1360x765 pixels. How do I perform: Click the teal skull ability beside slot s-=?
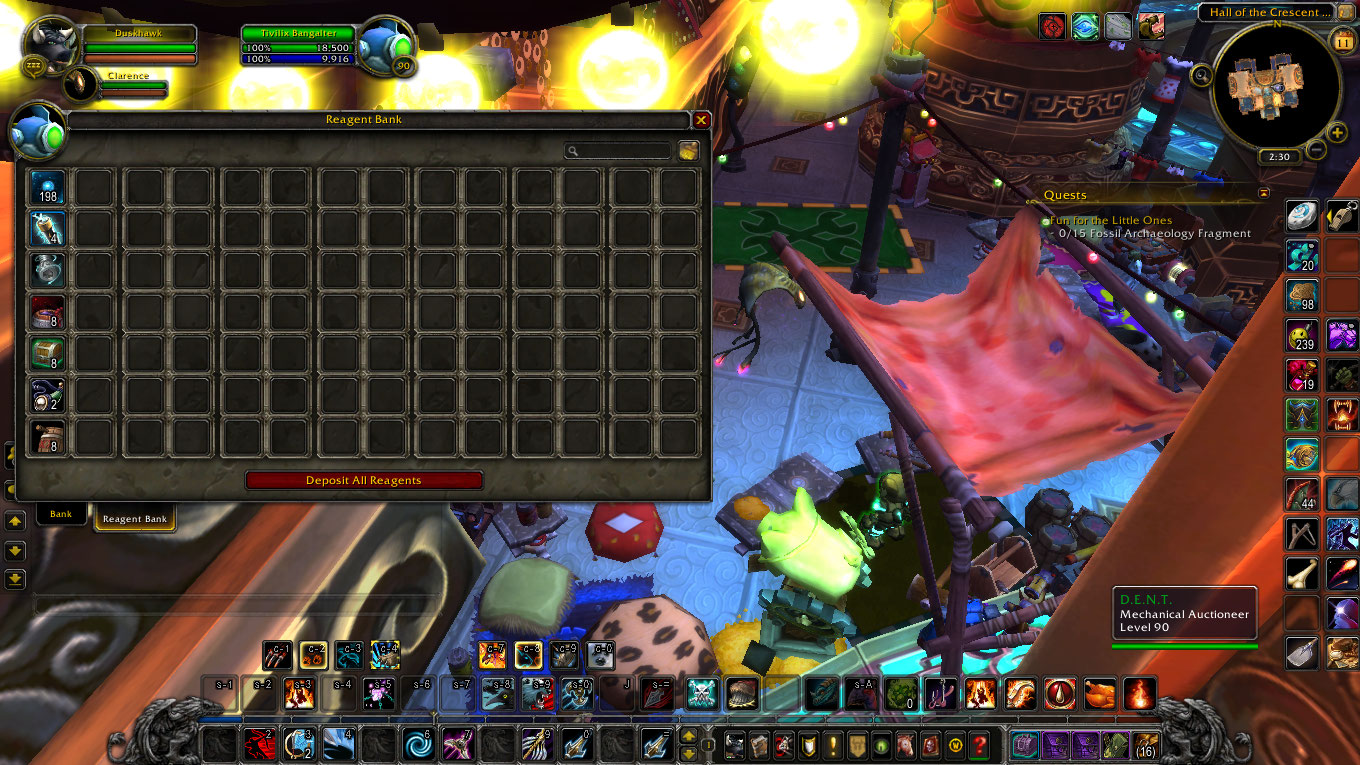[x=701, y=693]
